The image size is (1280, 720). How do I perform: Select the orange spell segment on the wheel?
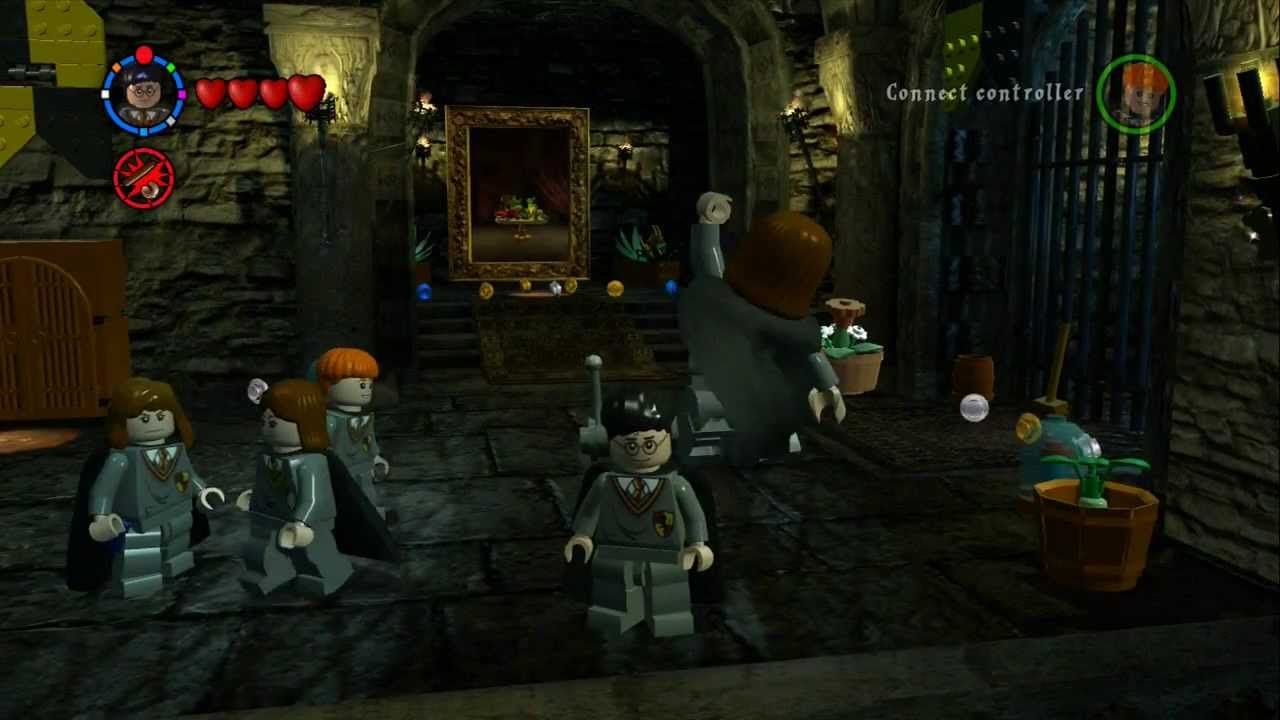[x=117, y=67]
